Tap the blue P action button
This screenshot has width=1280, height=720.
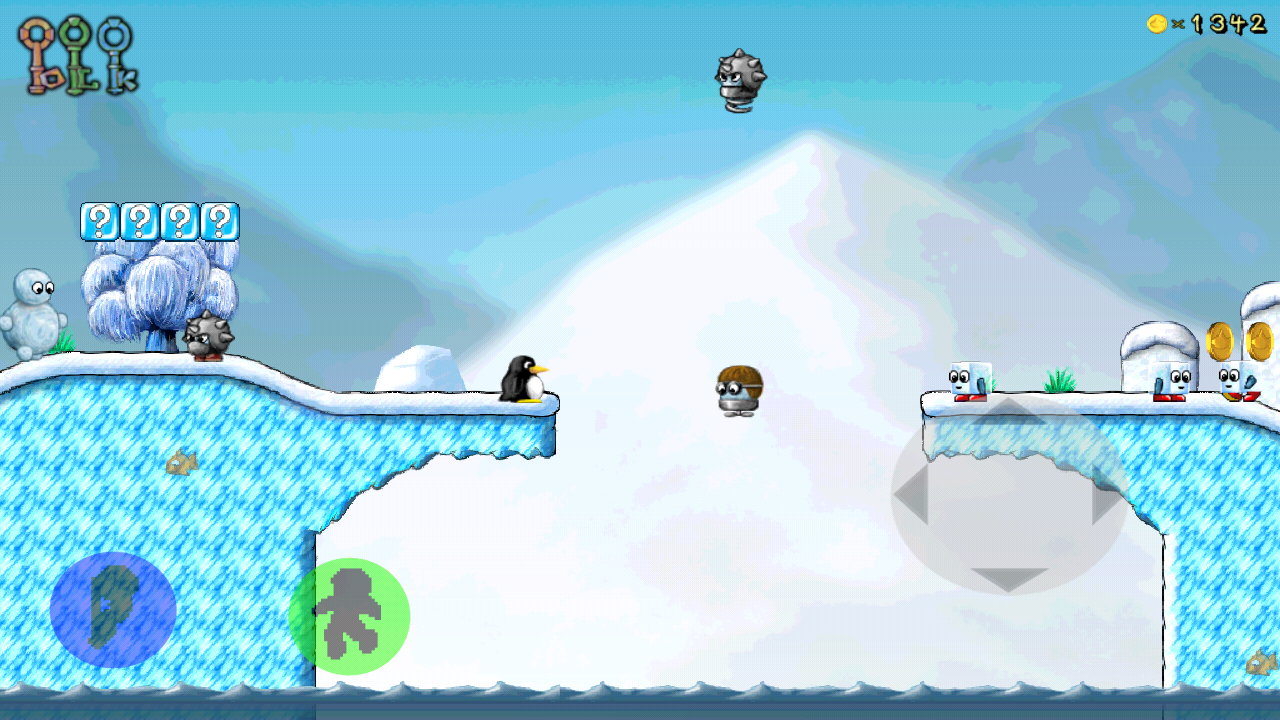113,610
